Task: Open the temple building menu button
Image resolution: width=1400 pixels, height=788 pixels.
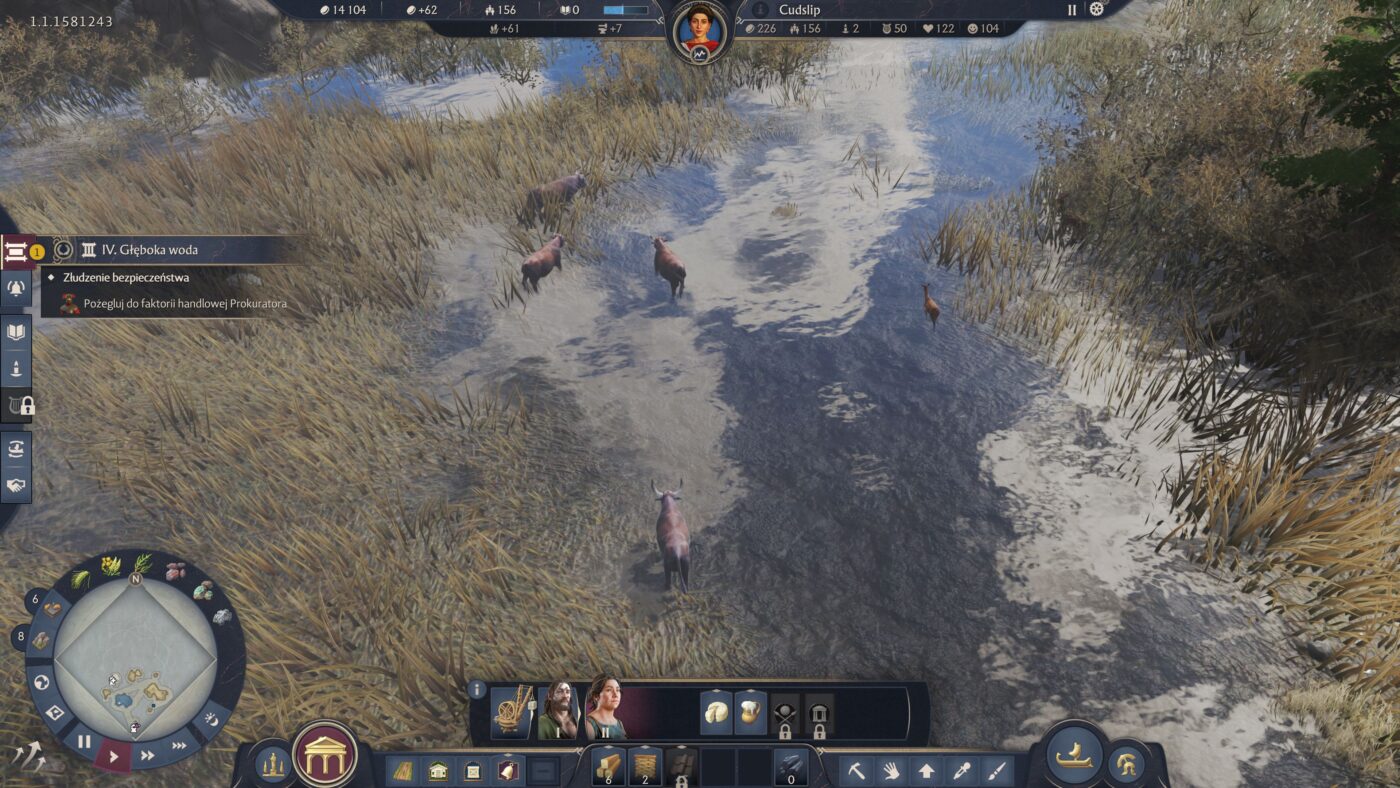Action: coord(326,754)
